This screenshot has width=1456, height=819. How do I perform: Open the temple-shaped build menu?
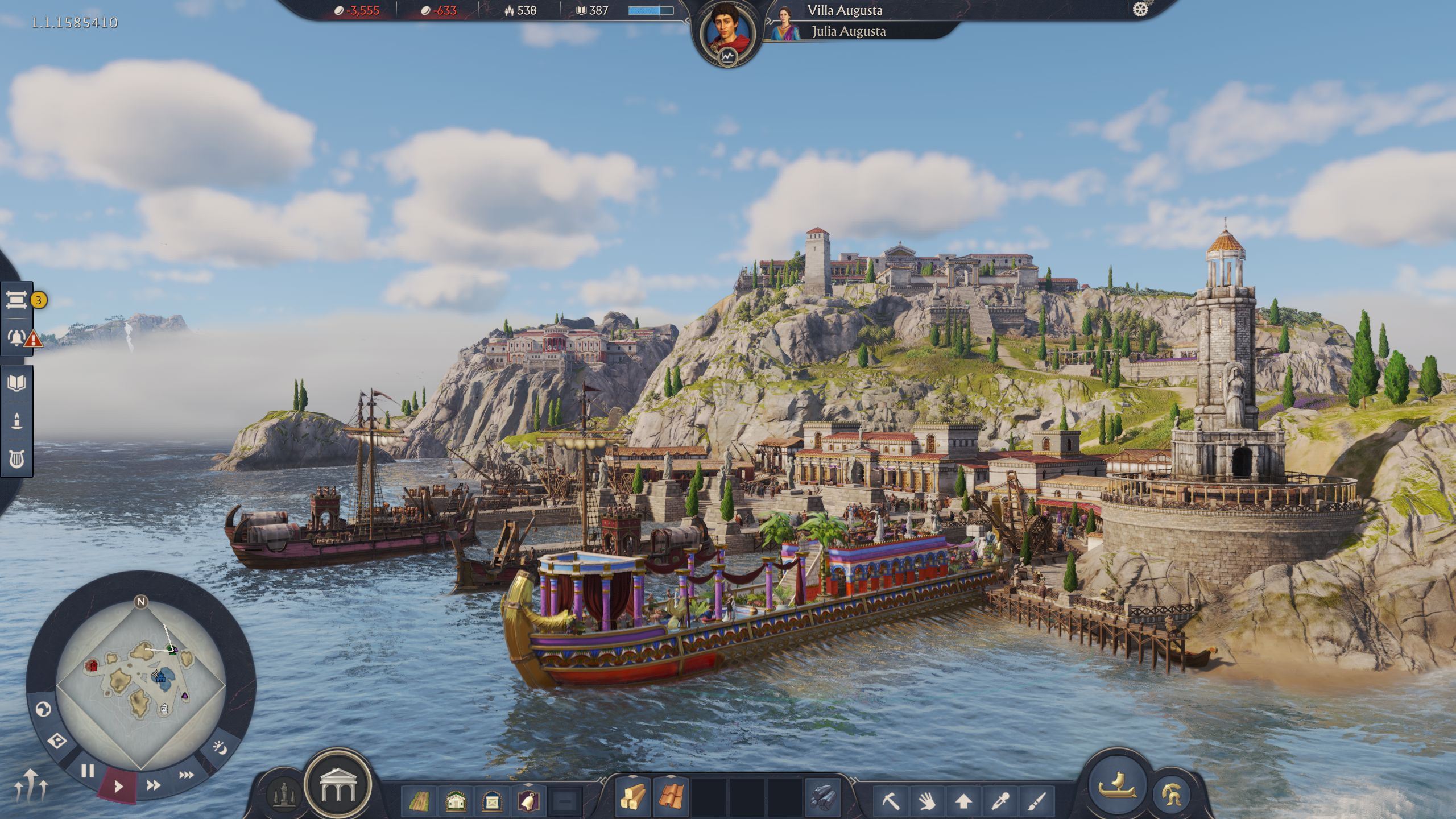[x=337, y=785]
